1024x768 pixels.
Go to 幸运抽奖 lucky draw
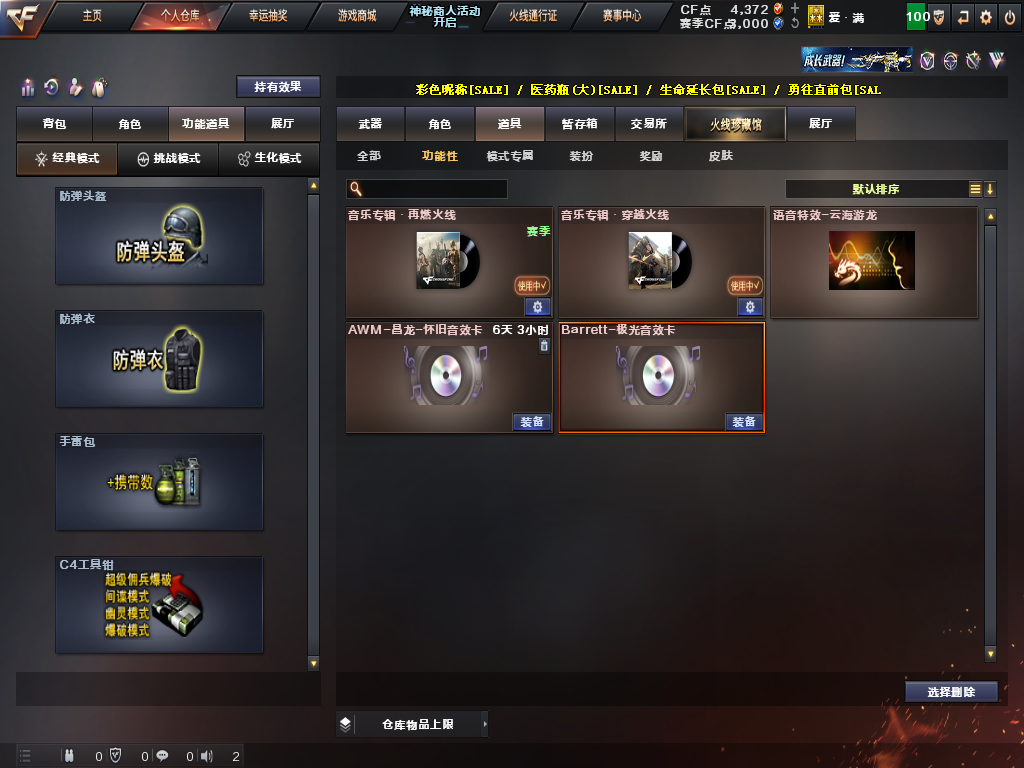[x=267, y=16]
